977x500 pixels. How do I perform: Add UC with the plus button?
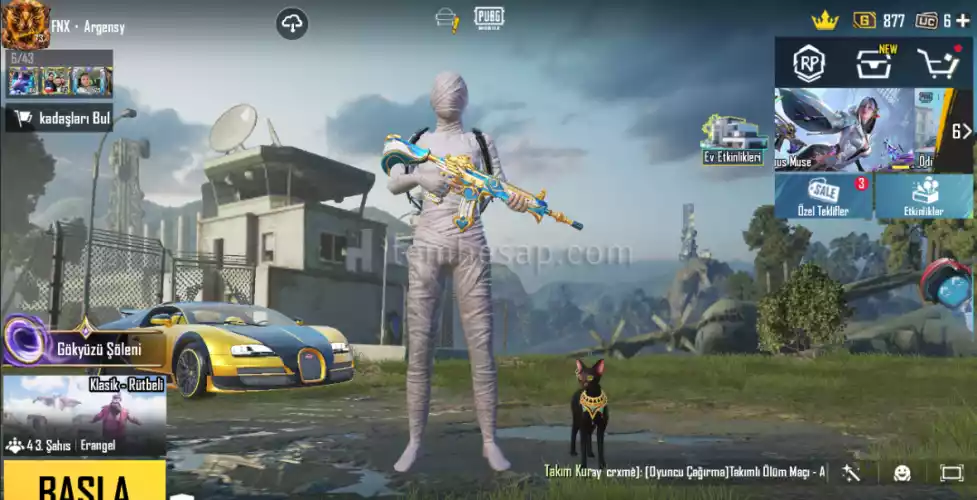tap(962, 20)
